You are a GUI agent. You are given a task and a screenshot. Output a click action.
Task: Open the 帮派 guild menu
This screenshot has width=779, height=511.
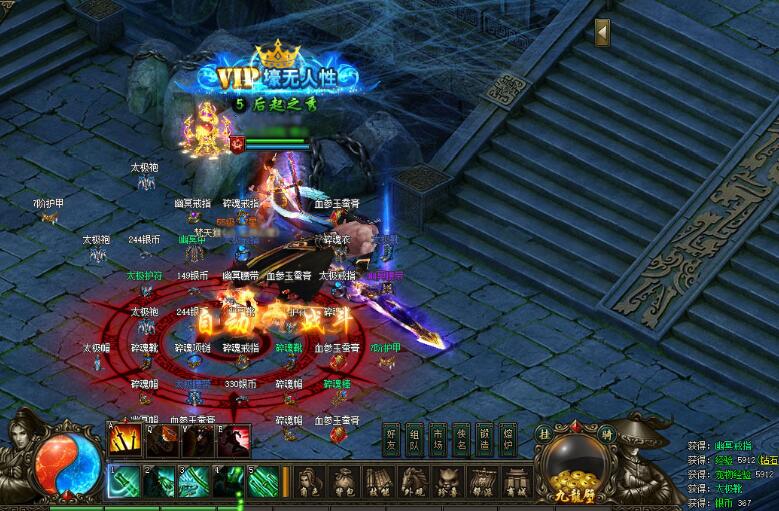tap(481, 480)
